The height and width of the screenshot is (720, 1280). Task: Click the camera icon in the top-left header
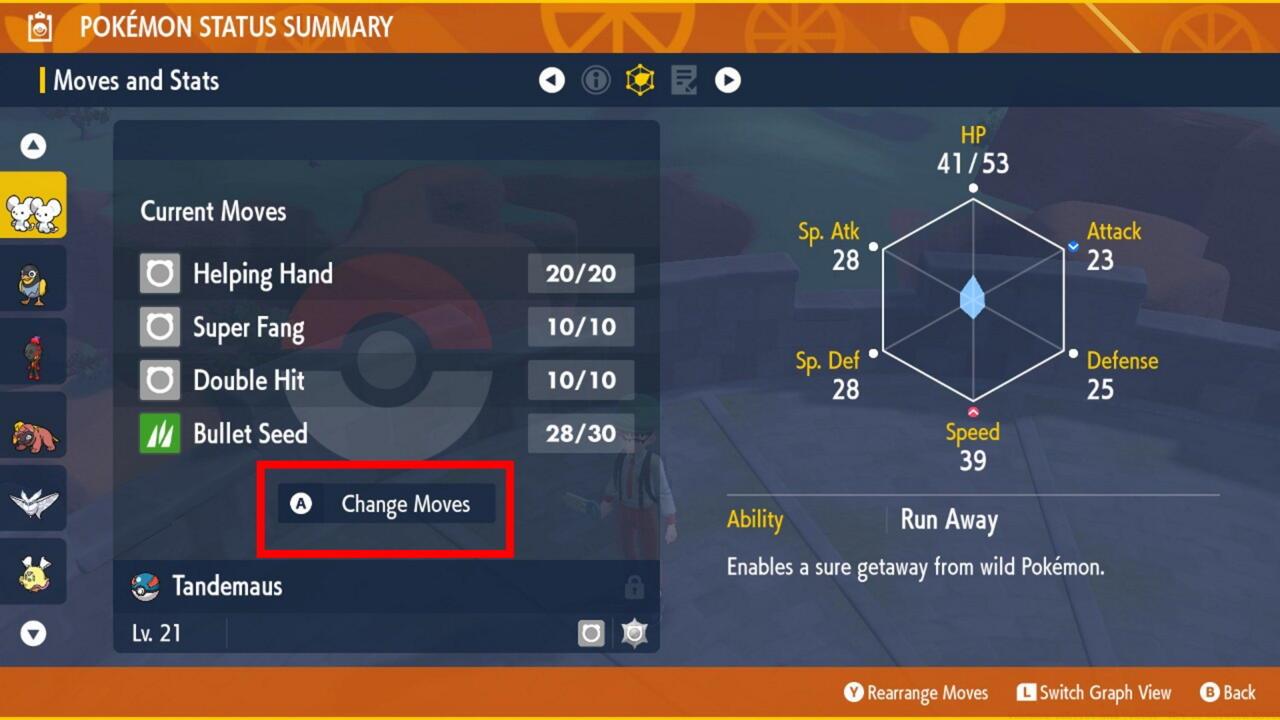pyautogui.click(x=38, y=26)
